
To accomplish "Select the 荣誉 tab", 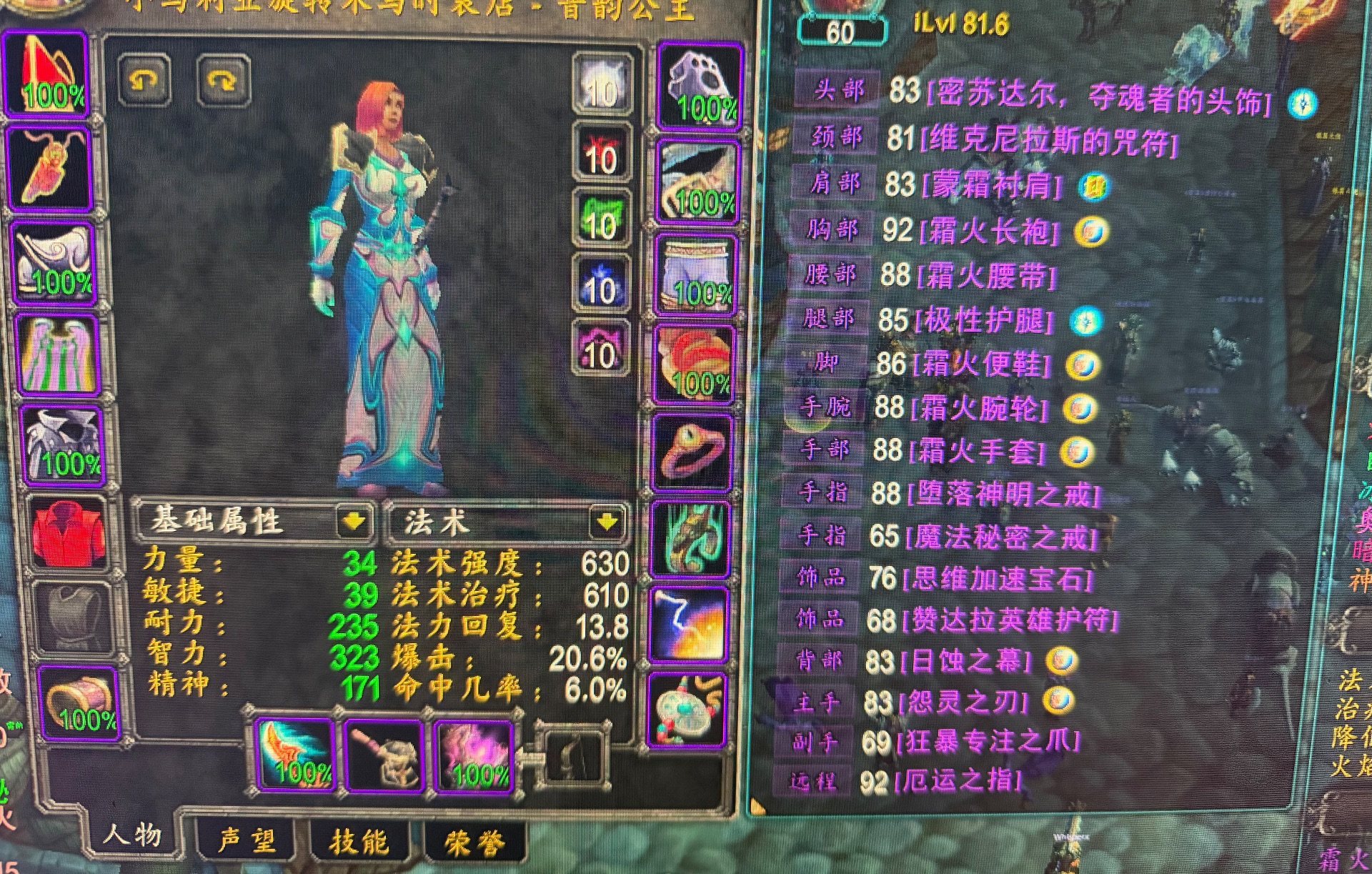I will pos(474,843).
